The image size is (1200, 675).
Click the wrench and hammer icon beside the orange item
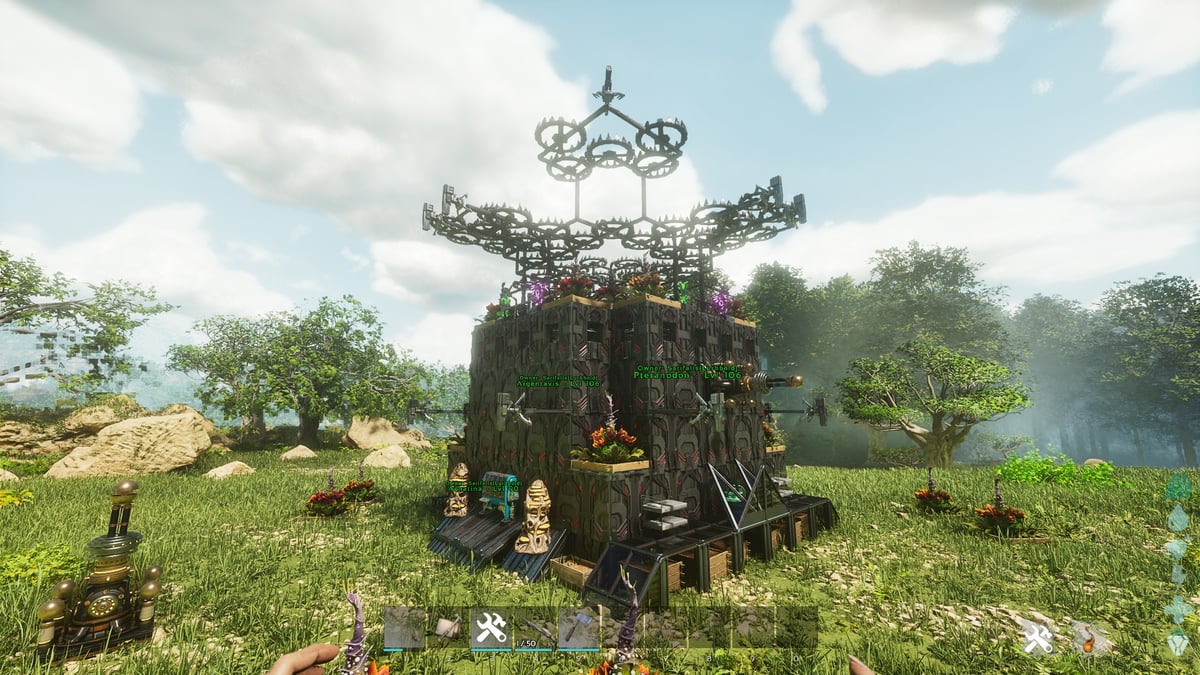1037,638
